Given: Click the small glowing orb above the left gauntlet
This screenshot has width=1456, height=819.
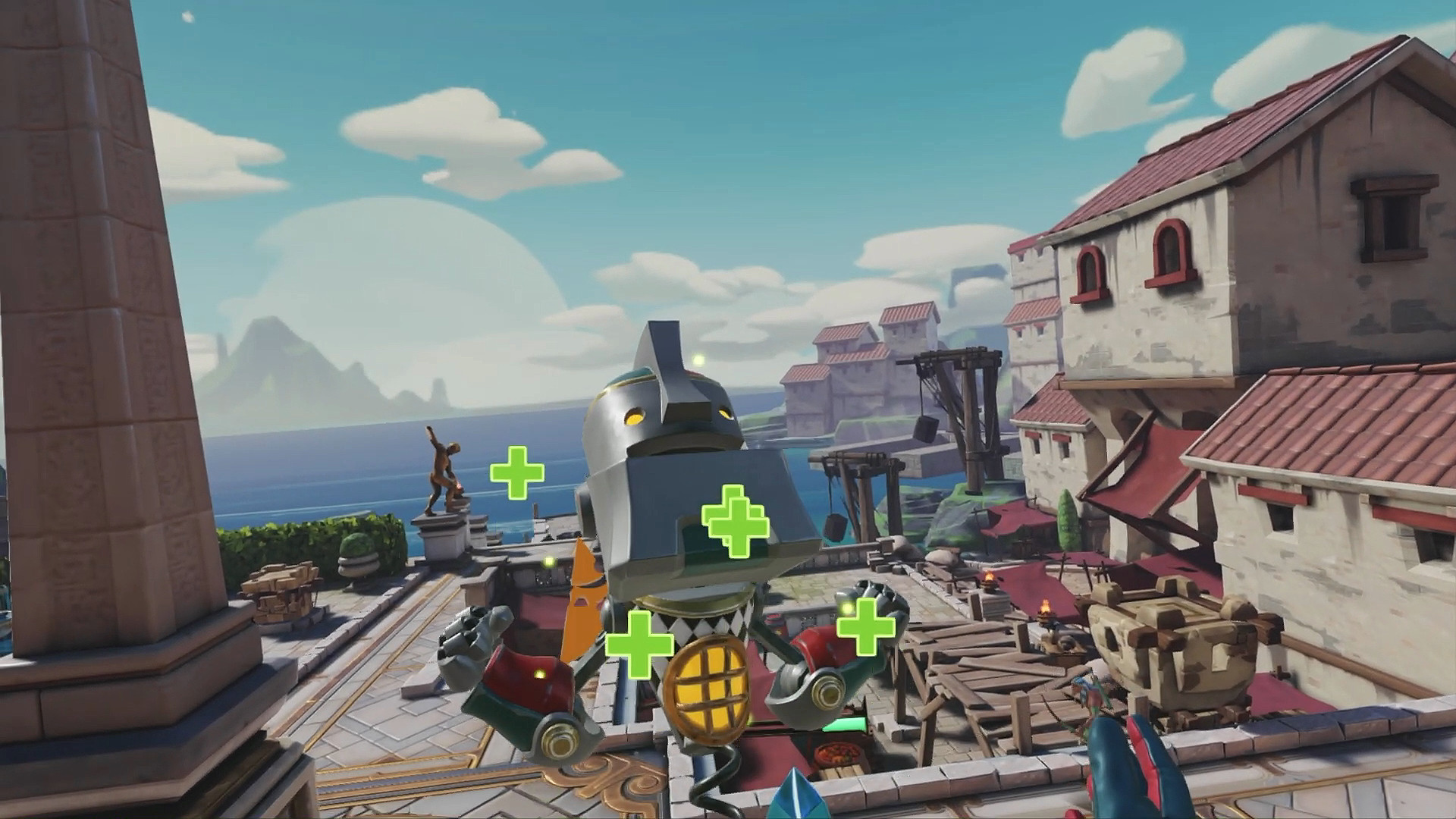Looking at the screenshot, I should pos(548,560).
